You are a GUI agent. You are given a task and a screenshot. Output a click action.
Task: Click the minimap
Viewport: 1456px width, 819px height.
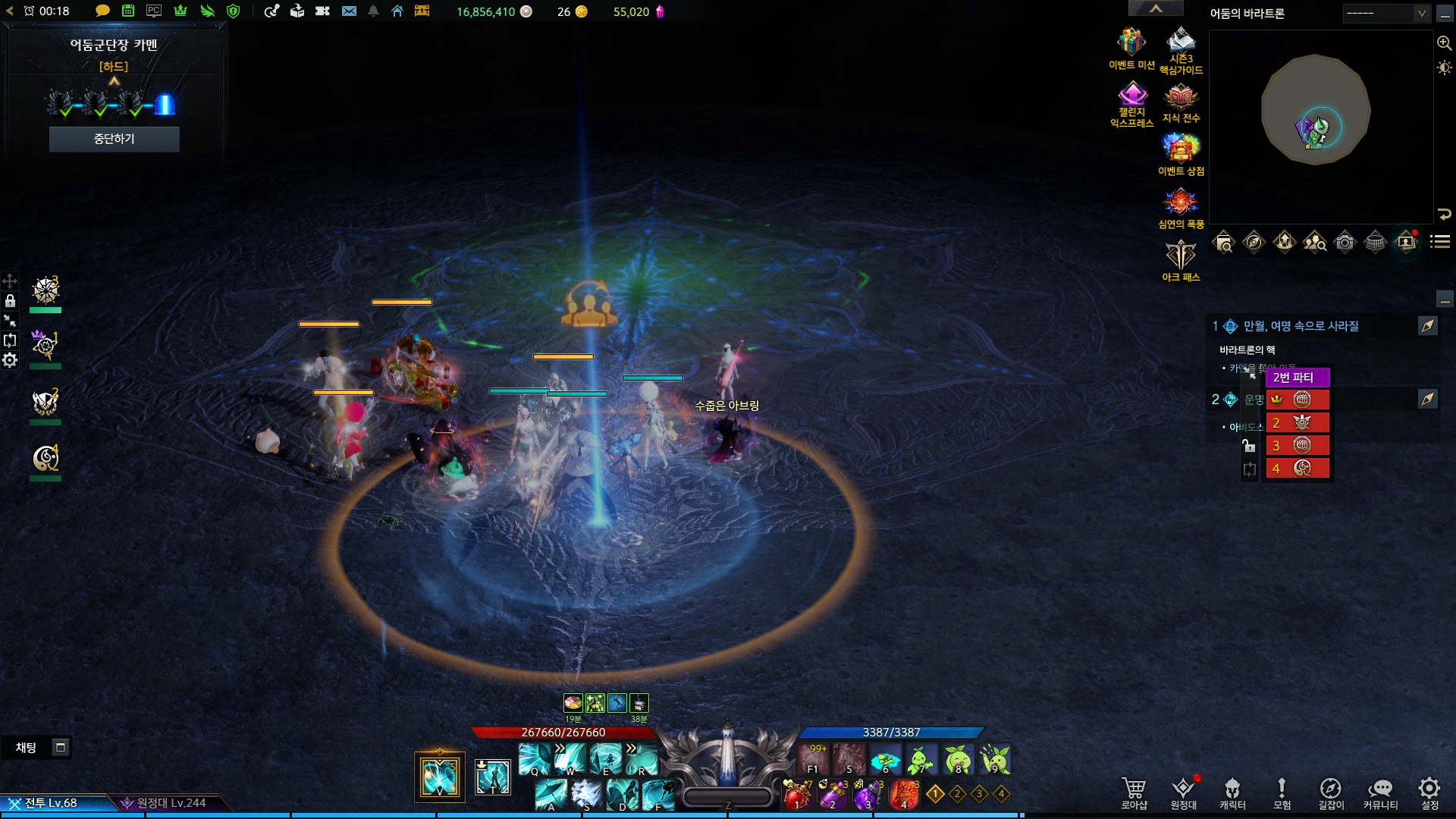tap(1316, 110)
